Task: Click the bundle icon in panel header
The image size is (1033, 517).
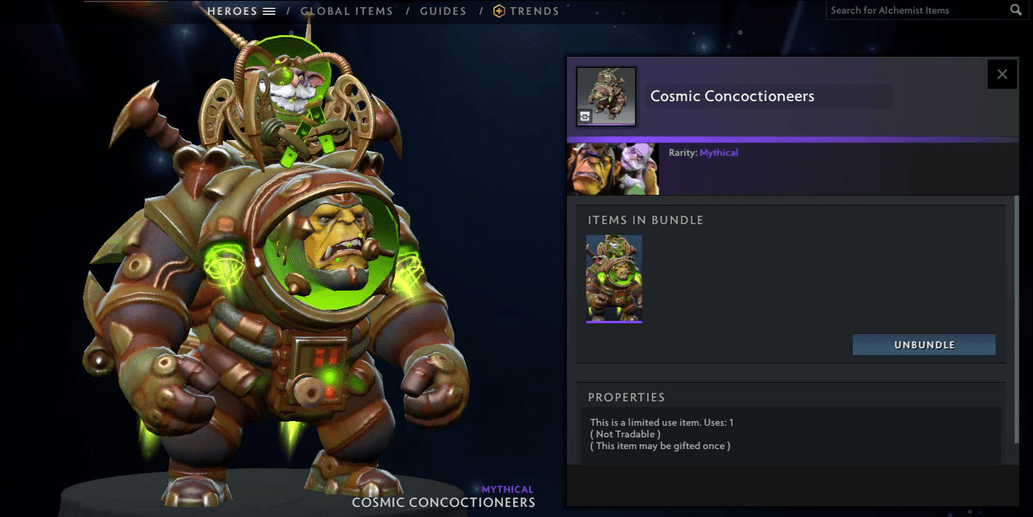Action: [x=606, y=96]
